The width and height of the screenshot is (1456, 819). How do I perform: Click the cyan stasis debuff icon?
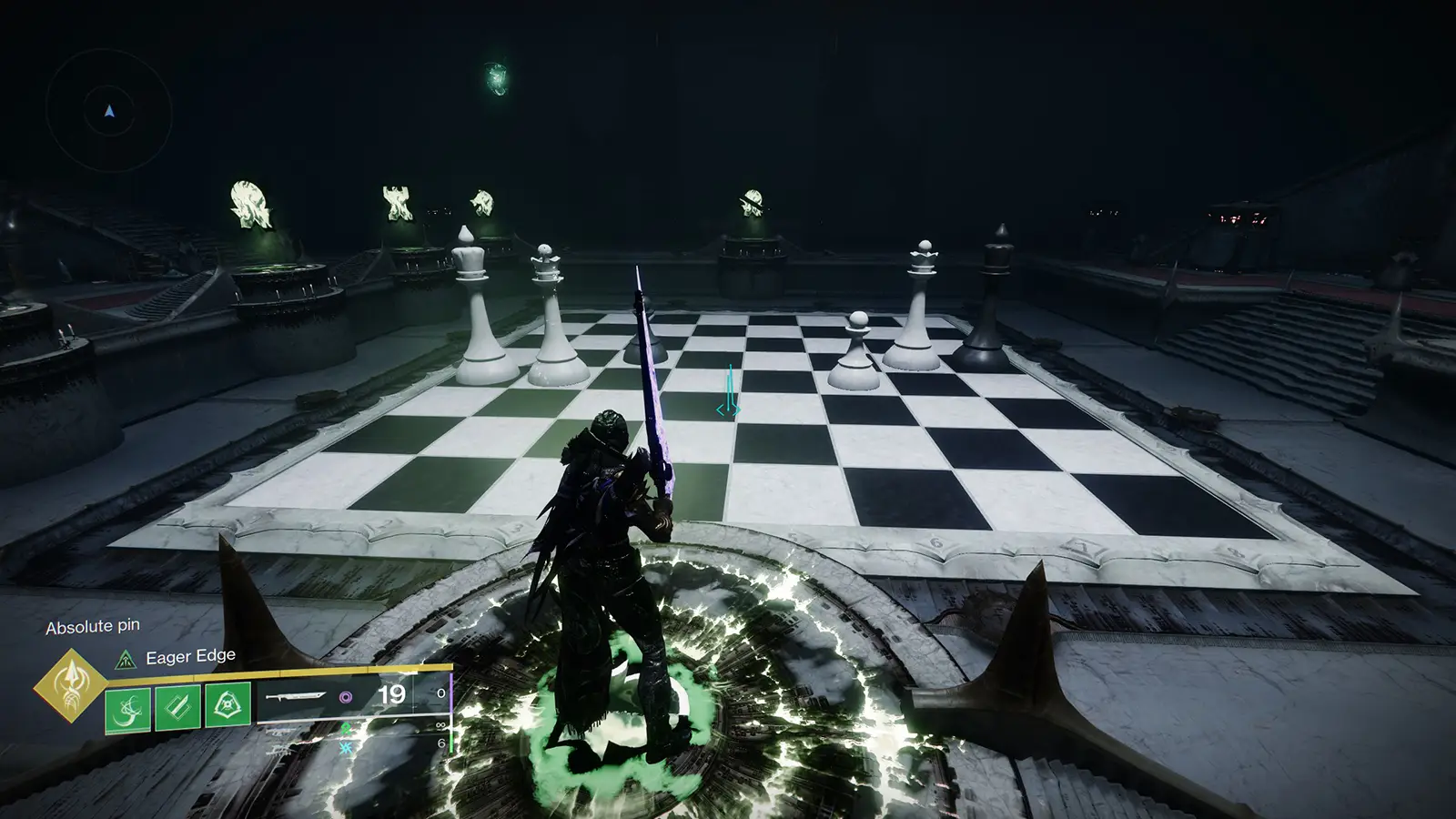click(x=344, y=746)
